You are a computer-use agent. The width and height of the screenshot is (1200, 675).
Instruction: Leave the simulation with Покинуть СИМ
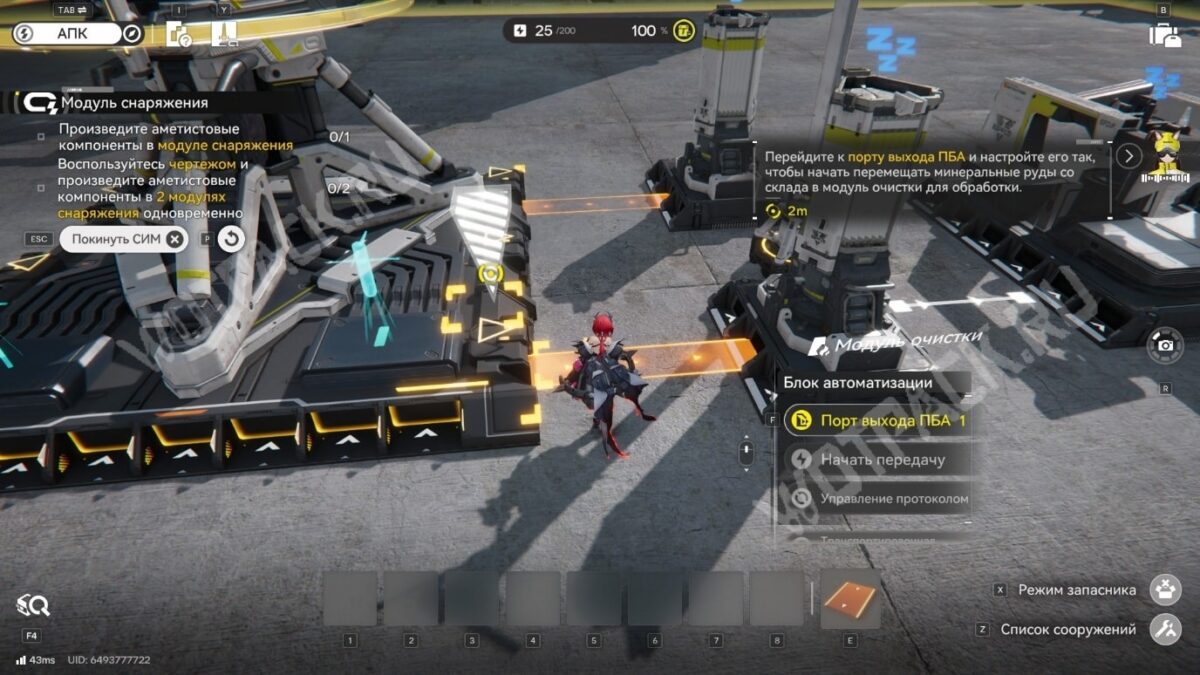point(123,239)
